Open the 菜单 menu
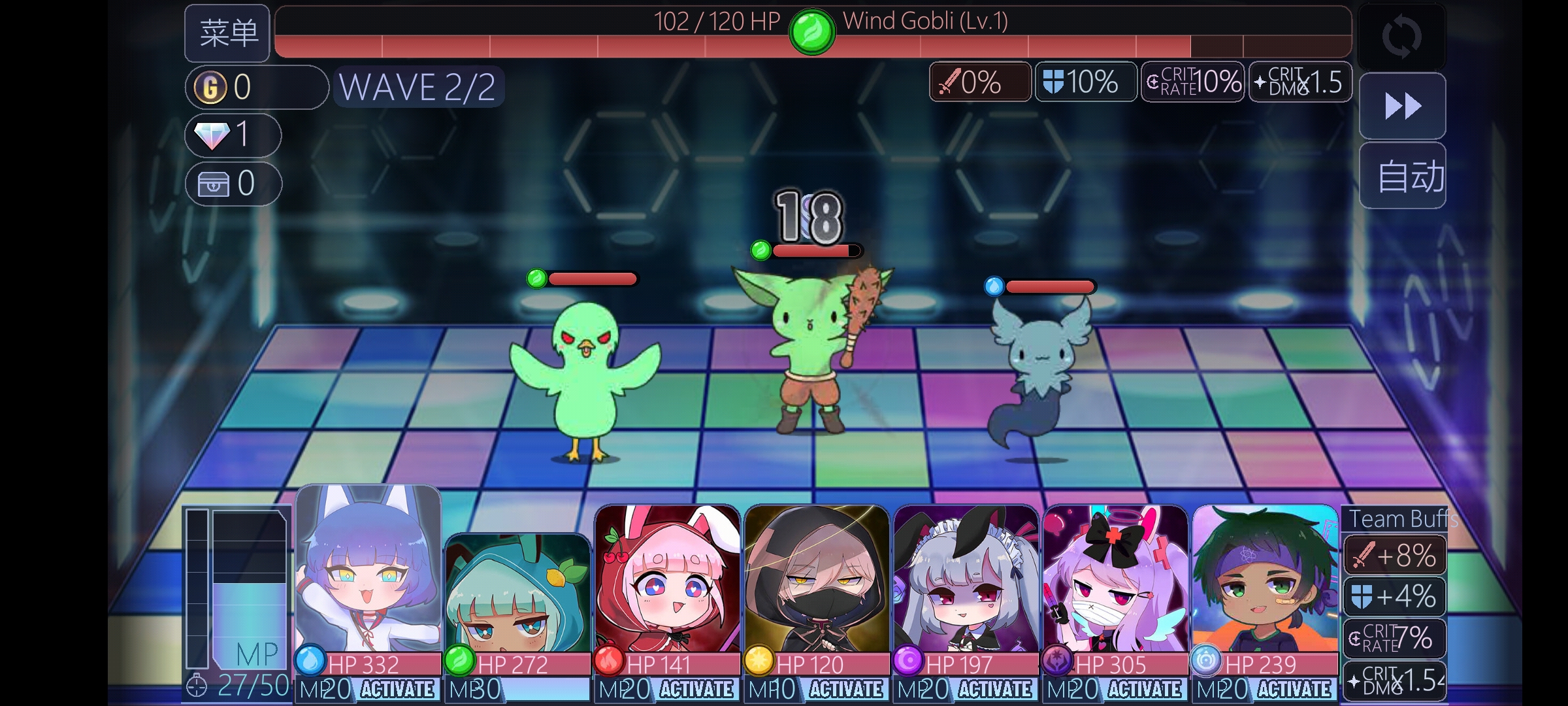This screenshot has width=1568, height=706. (227, 31)
